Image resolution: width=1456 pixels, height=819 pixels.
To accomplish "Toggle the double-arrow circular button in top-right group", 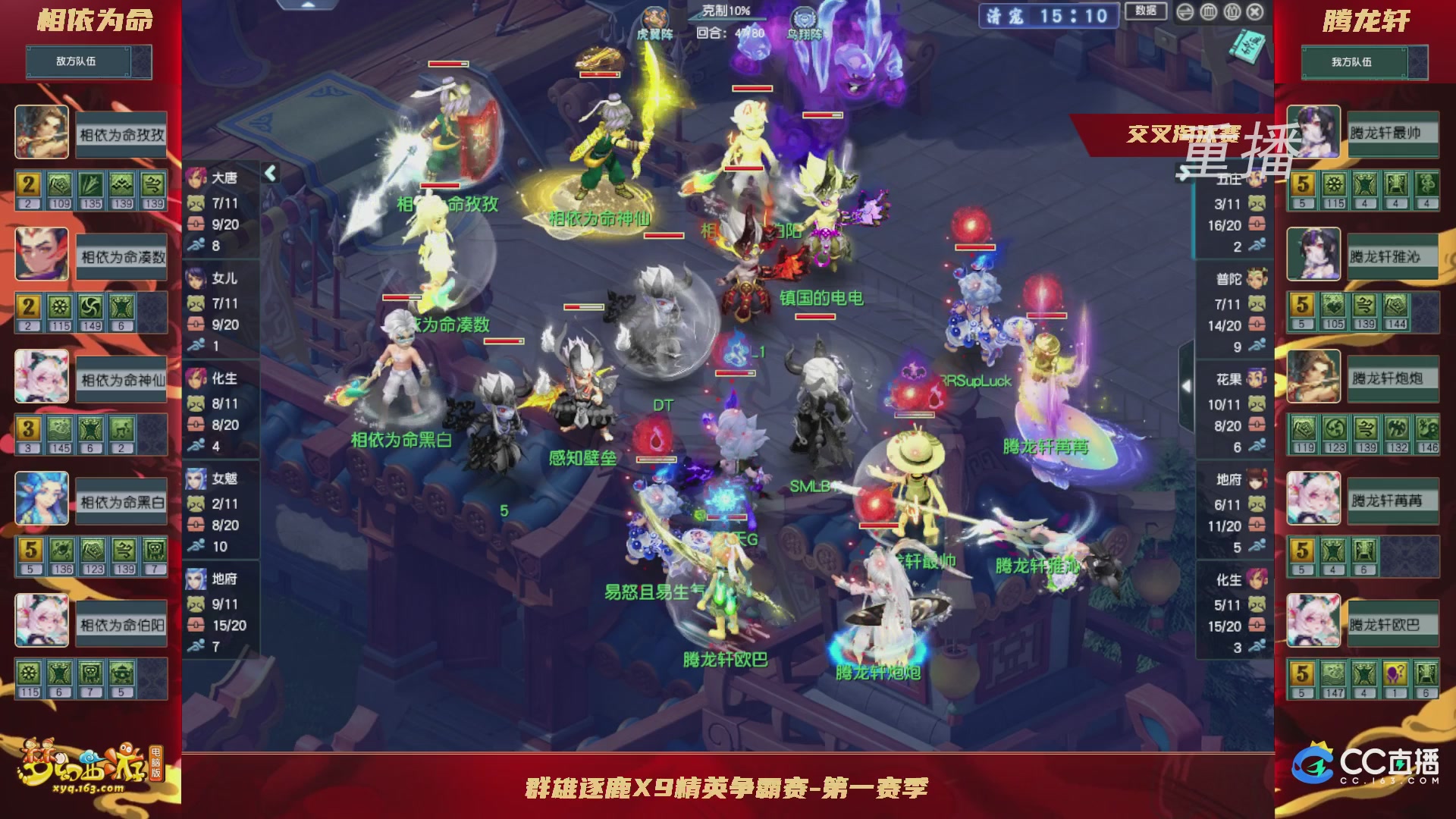I will pos(1185,12).
